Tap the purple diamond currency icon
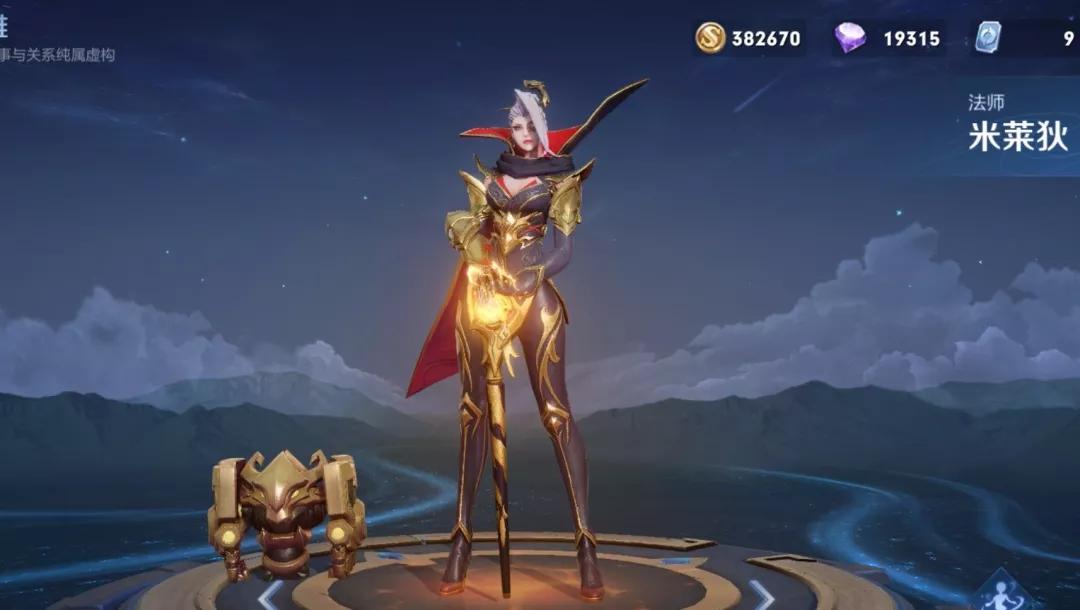 pos(850,38)
